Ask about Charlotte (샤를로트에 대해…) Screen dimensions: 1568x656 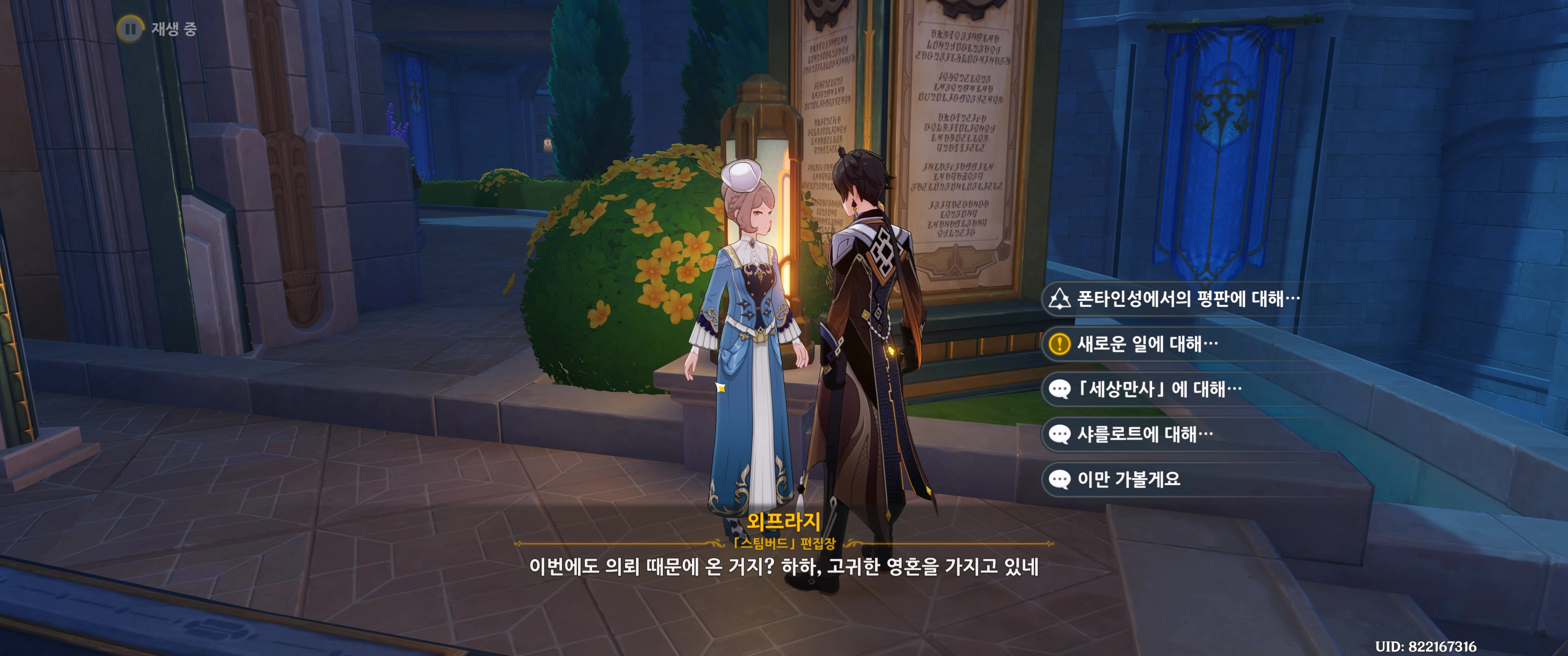click(1145, 434)
